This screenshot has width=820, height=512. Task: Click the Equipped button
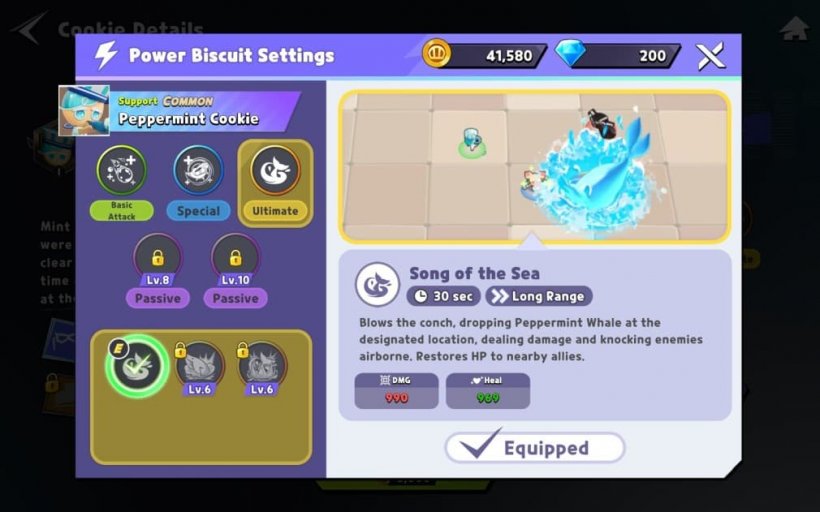pos(535,448)
